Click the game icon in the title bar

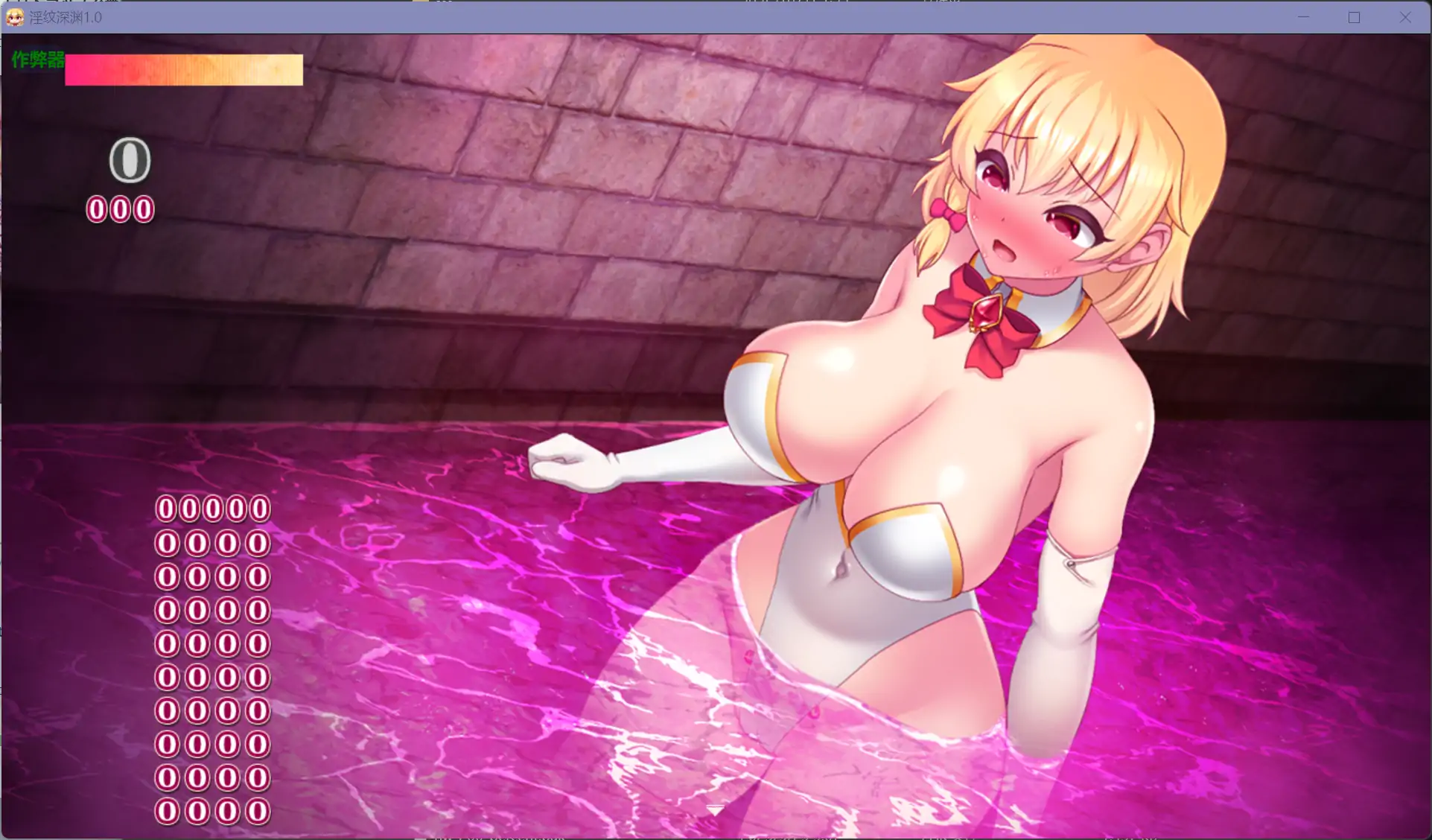click(x=15, y=17)
